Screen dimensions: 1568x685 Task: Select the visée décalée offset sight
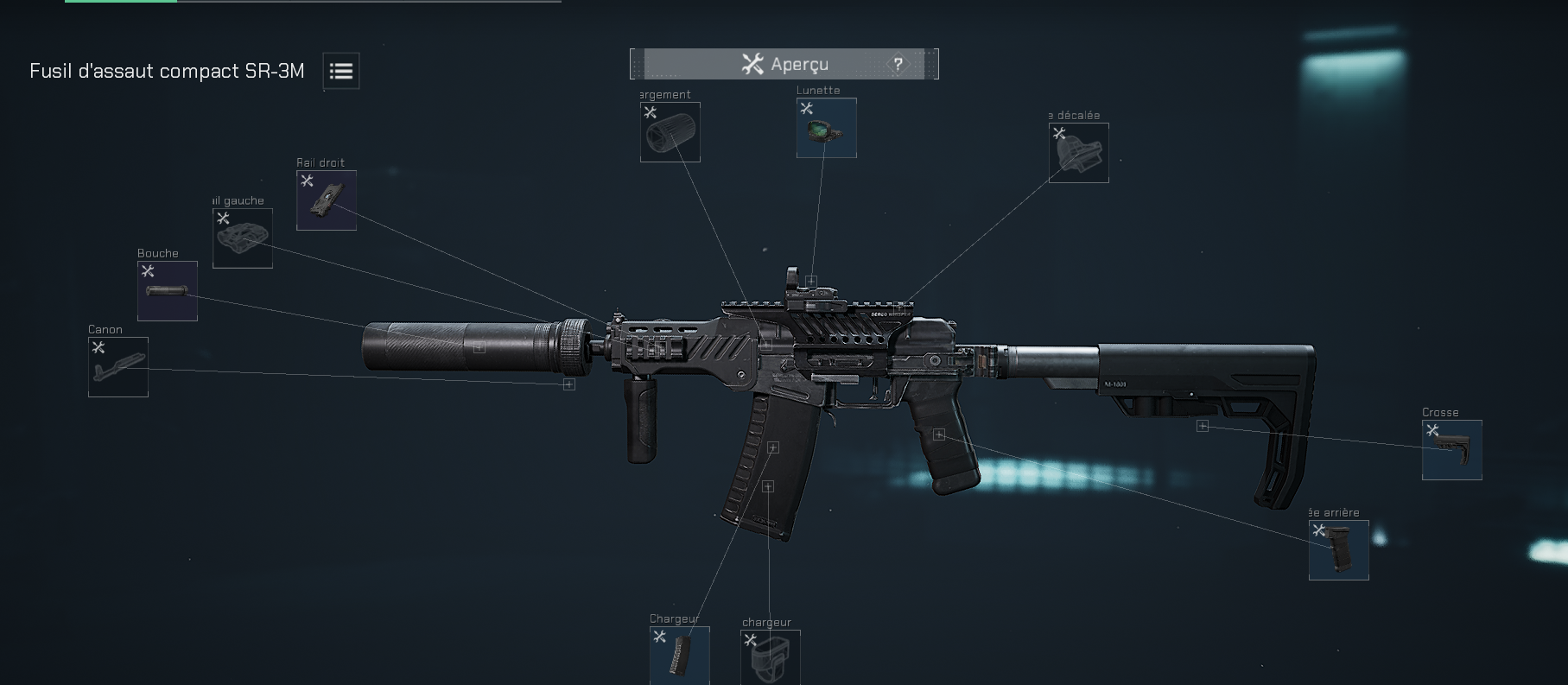pos(1077,153)
